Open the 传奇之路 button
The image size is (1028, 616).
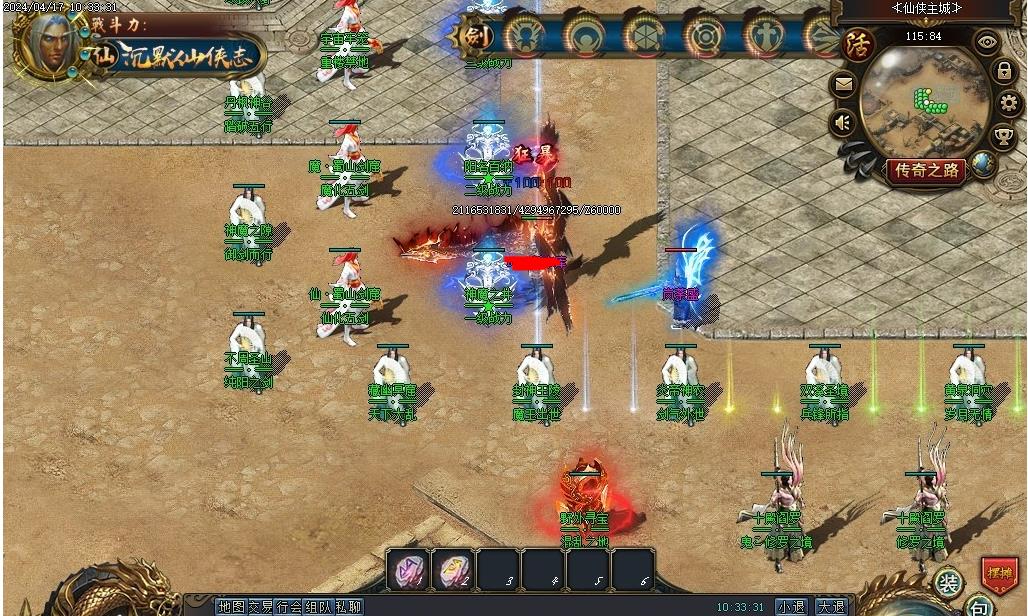click(x=926, y=171)
